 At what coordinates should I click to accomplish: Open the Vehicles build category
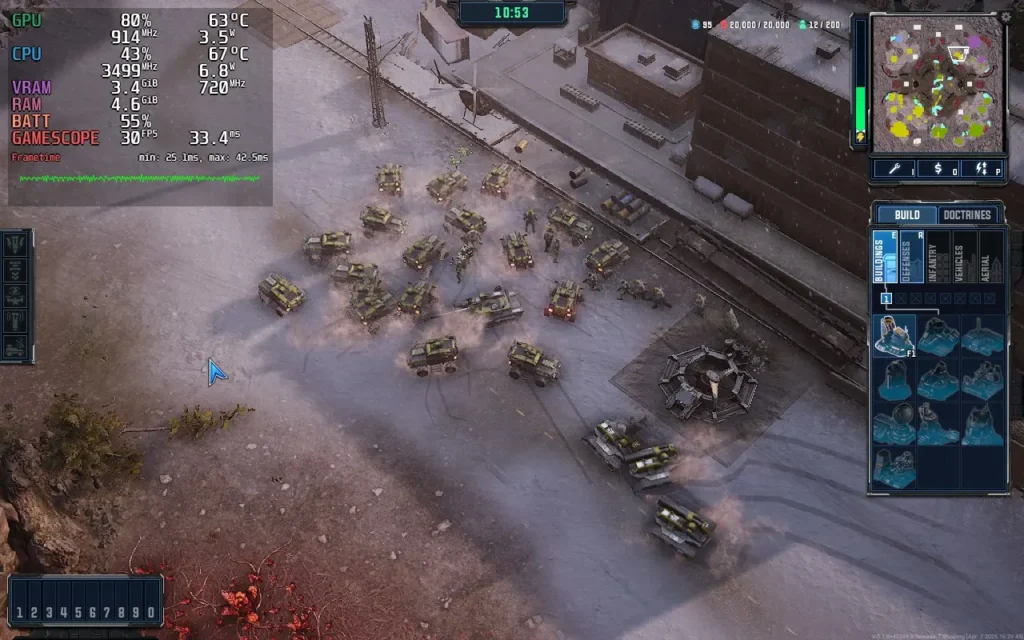tap(964, 257)
